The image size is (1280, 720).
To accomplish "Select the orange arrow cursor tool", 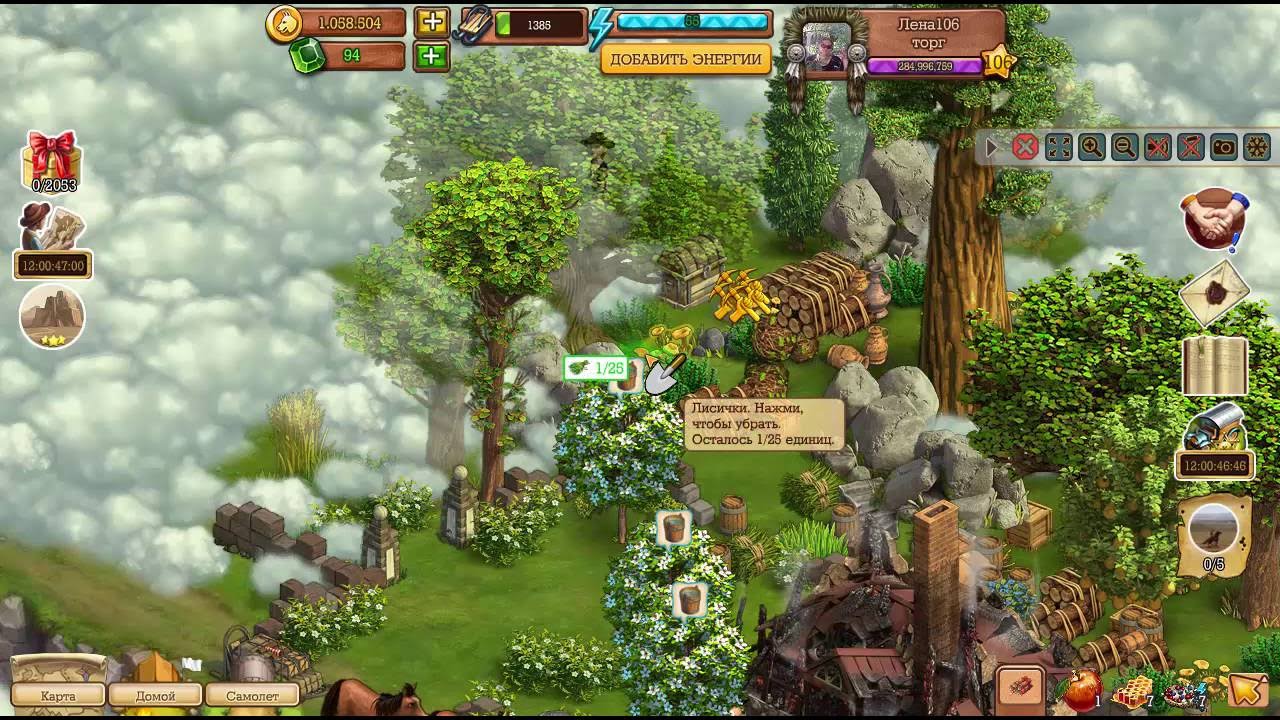I will coord(1247,690).
